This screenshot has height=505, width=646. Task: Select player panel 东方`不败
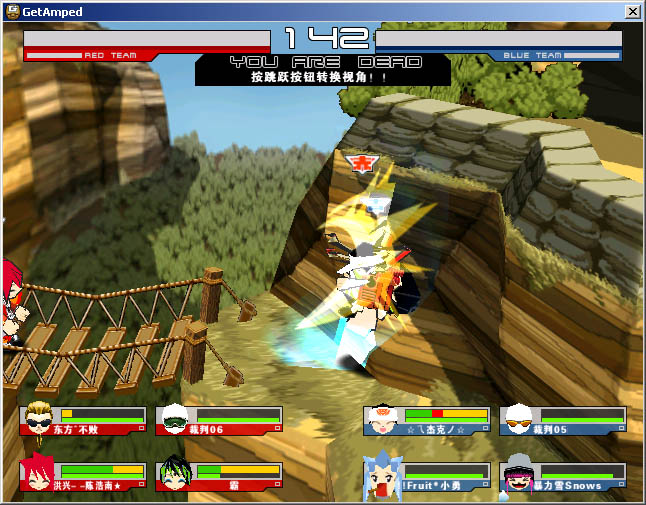click(x=83, y=421)
